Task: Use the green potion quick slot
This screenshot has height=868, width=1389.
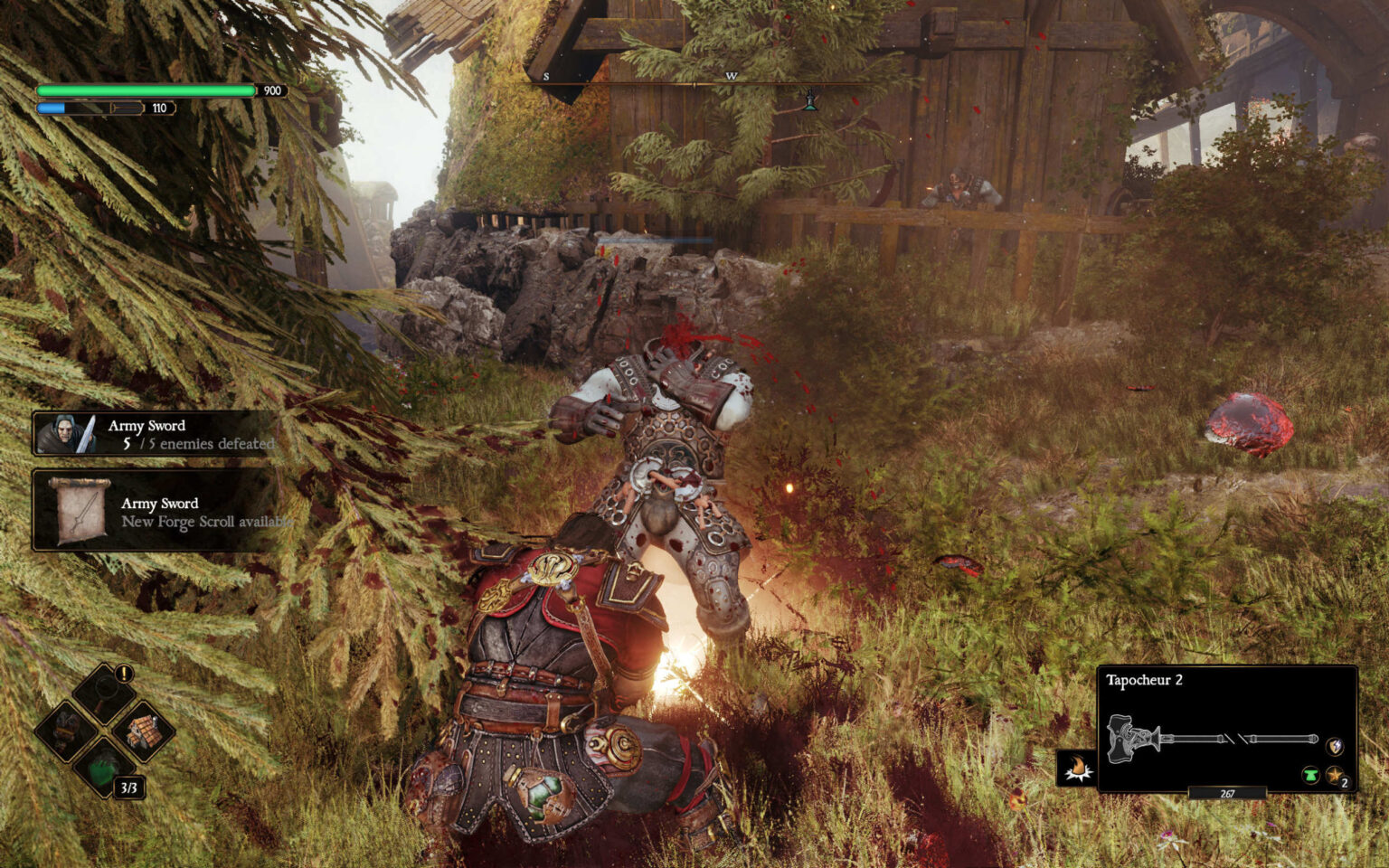Action: (105, 769)
